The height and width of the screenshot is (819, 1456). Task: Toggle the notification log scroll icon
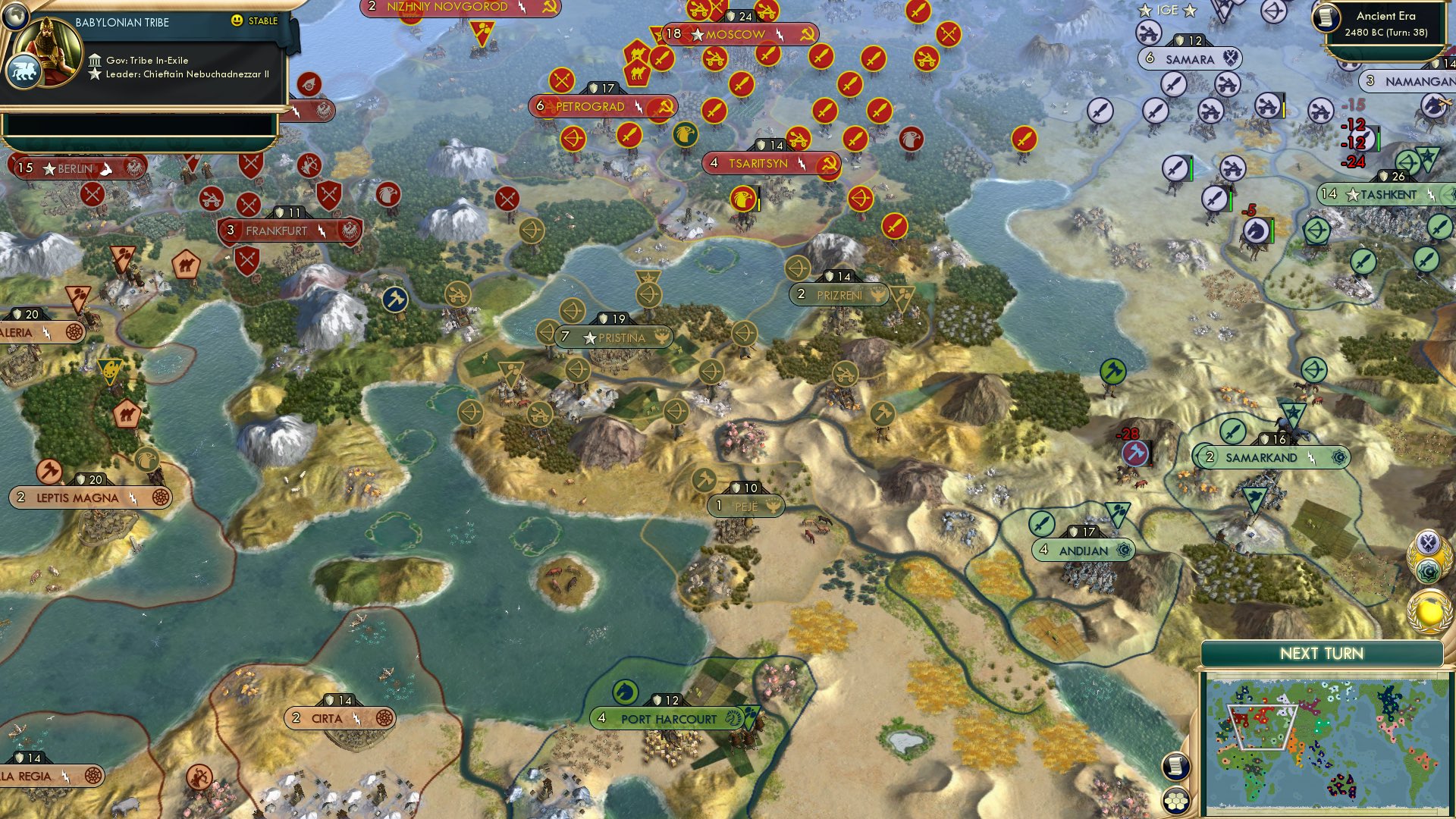click(1175, 767)
